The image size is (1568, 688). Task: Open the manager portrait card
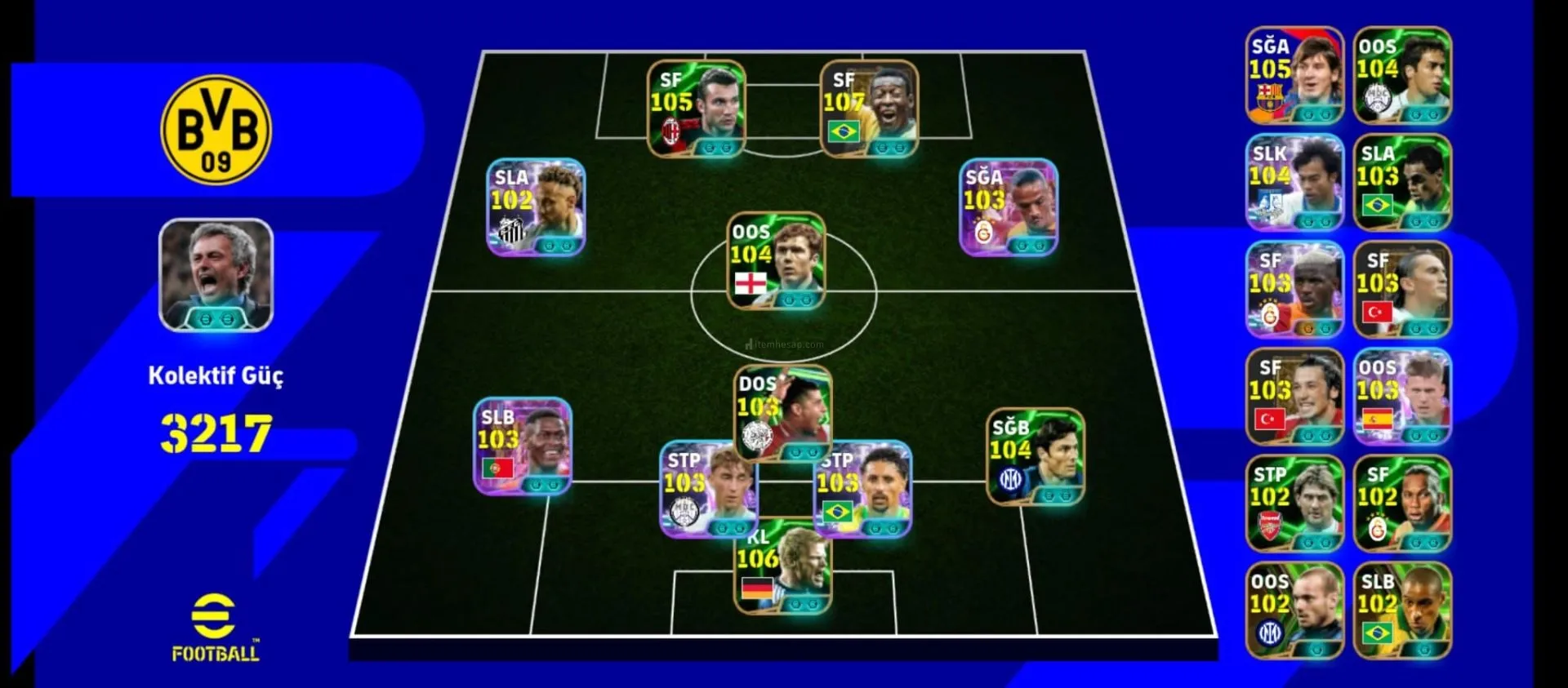point(216,274)
